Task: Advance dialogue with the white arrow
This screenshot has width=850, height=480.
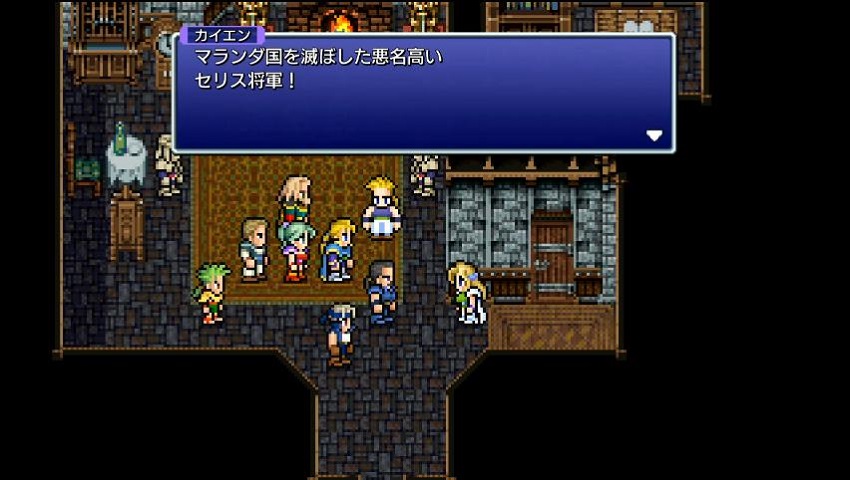Action: pos(654,135)
